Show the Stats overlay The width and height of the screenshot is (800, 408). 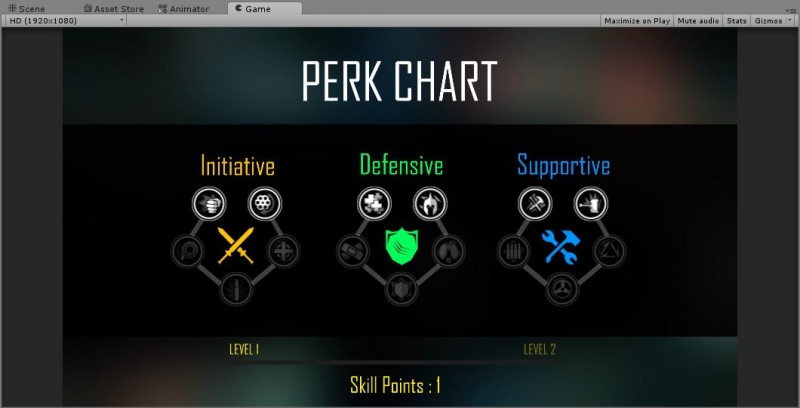pyautogui.click(x=736, y=20)
